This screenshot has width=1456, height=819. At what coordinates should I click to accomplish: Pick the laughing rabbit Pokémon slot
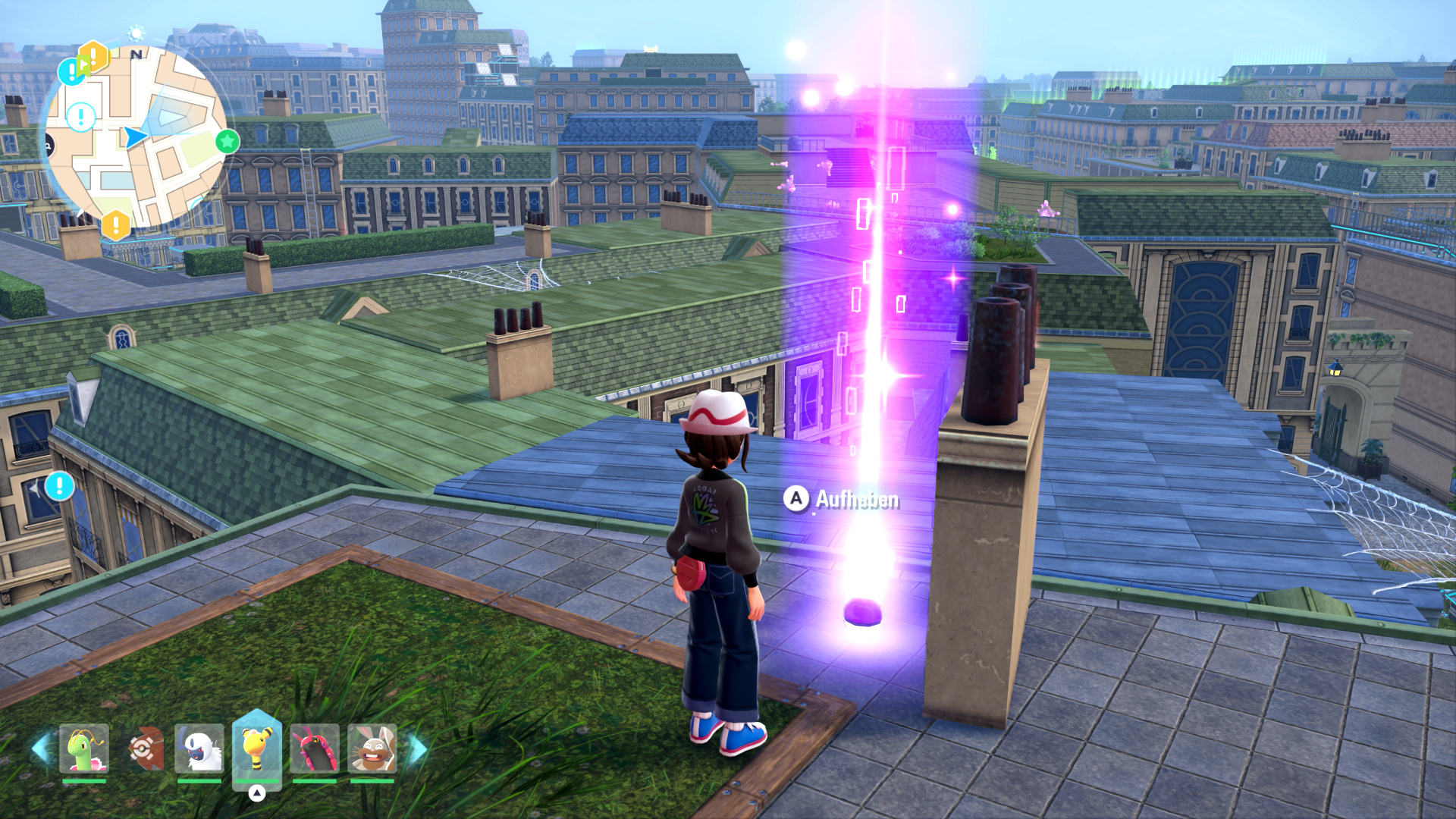click(x=372, y=748)
